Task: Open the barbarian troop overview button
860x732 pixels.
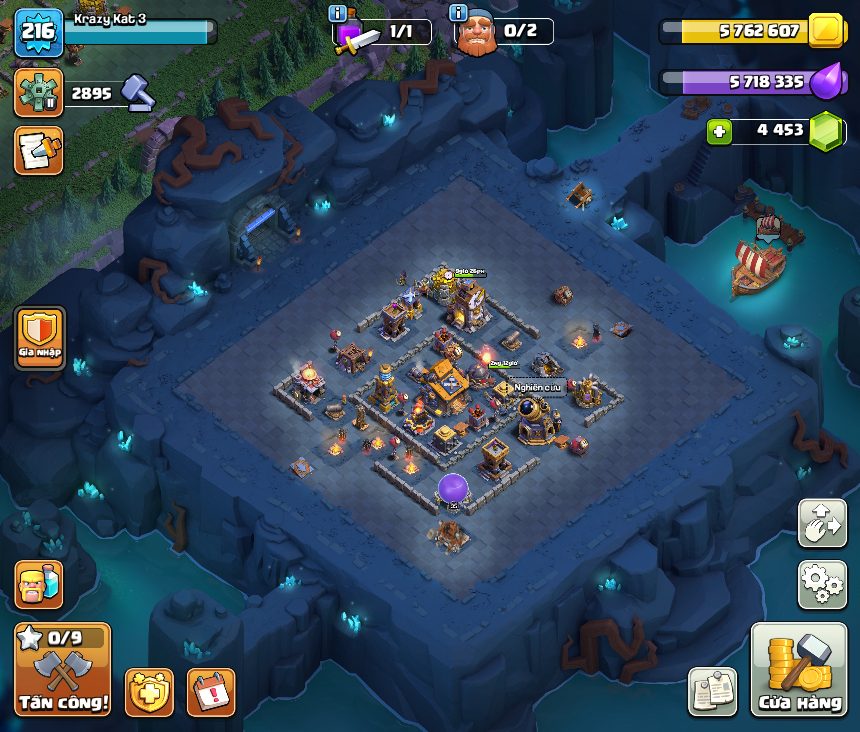Action: (x=38, y=584)
